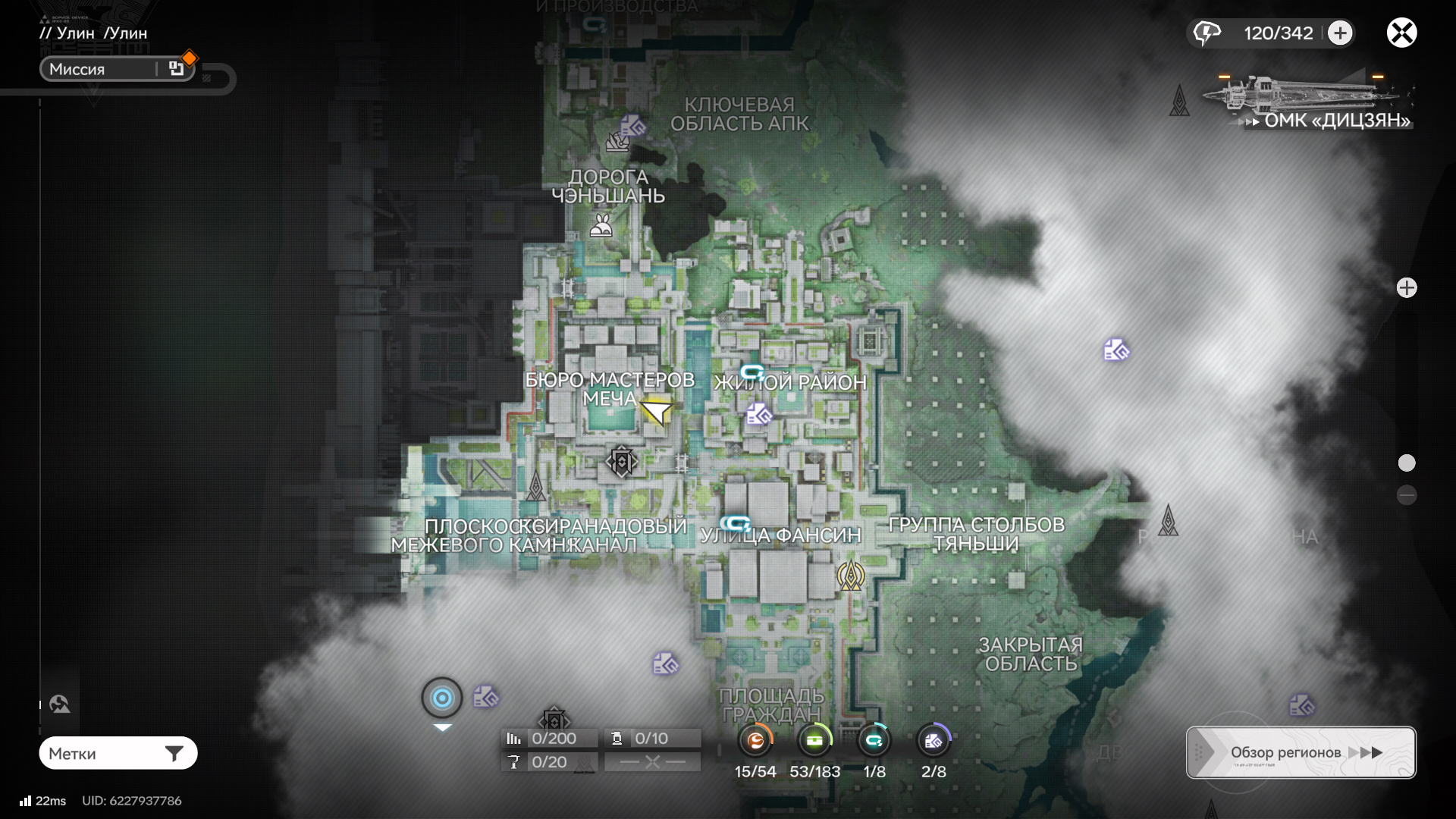
Task: Show the 2/8 purple collectible counter
Action: click(934, 741)
